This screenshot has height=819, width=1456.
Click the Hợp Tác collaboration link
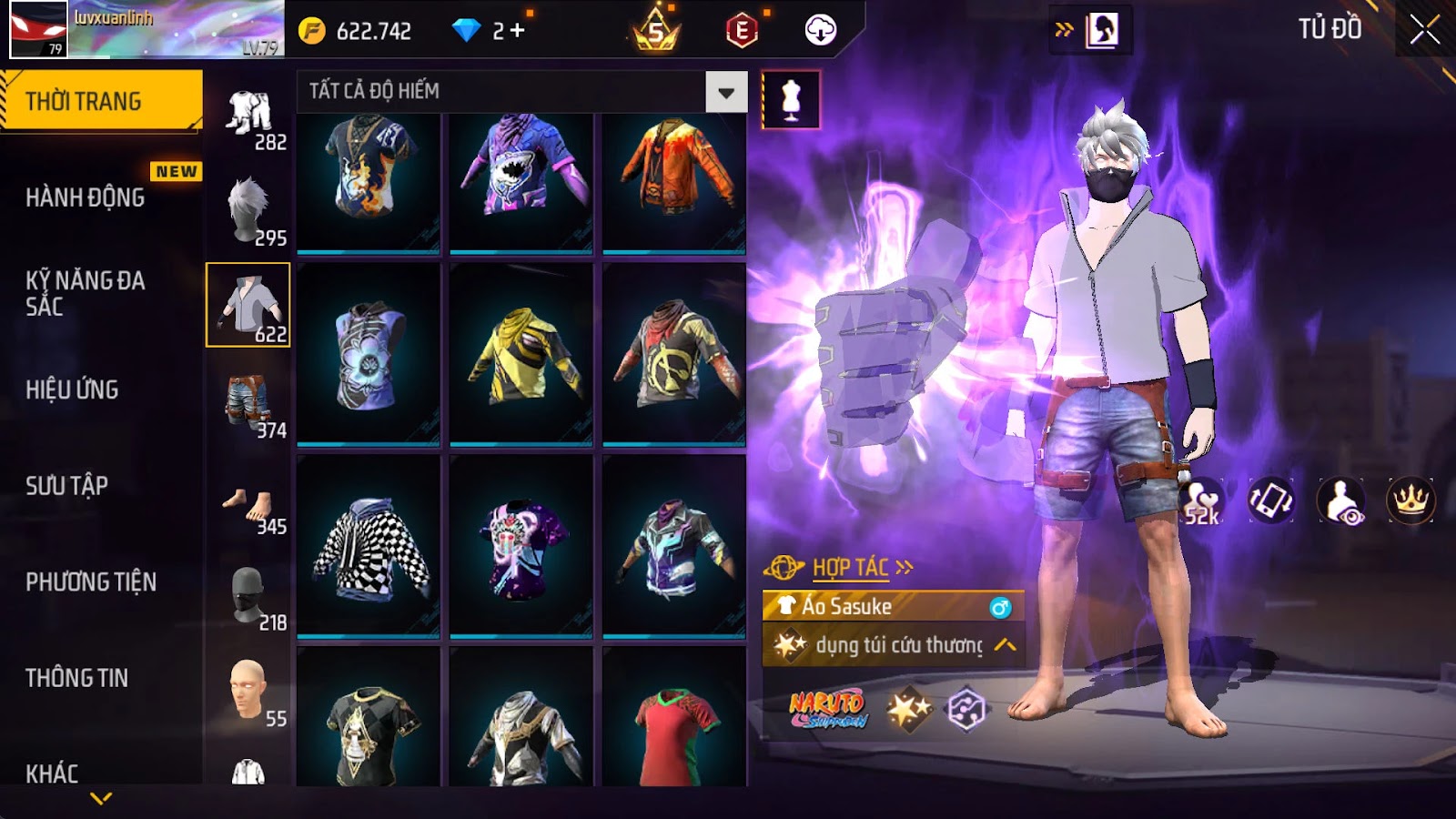[x=850, y=568]
